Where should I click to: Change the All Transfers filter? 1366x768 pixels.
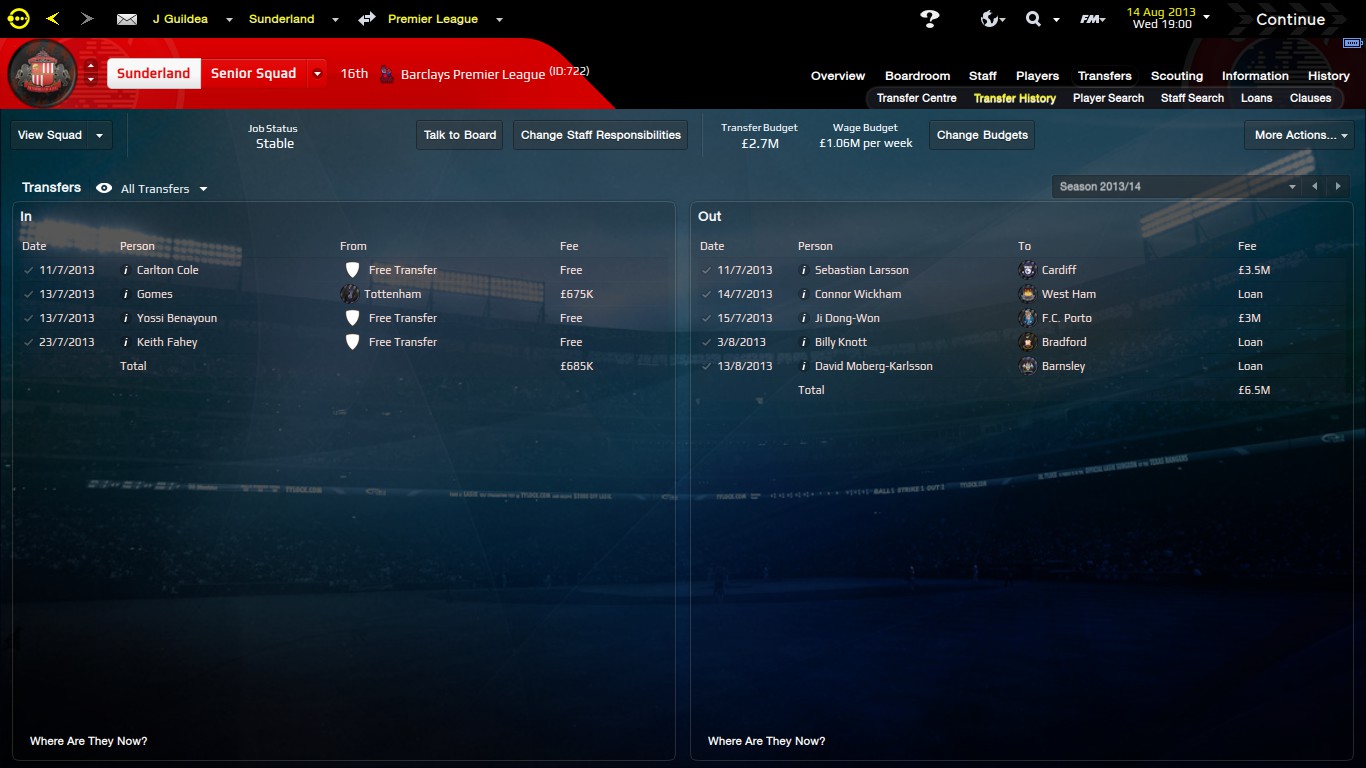(x=164, y=189)
